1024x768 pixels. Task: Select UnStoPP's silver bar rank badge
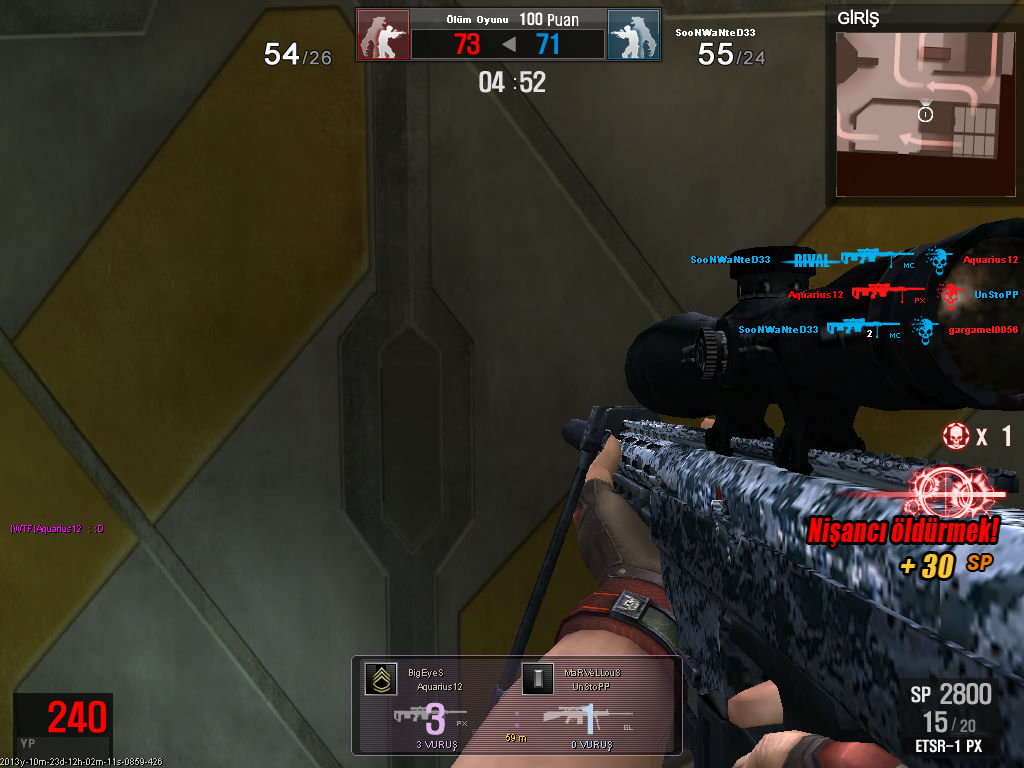(x=535, y=680)
